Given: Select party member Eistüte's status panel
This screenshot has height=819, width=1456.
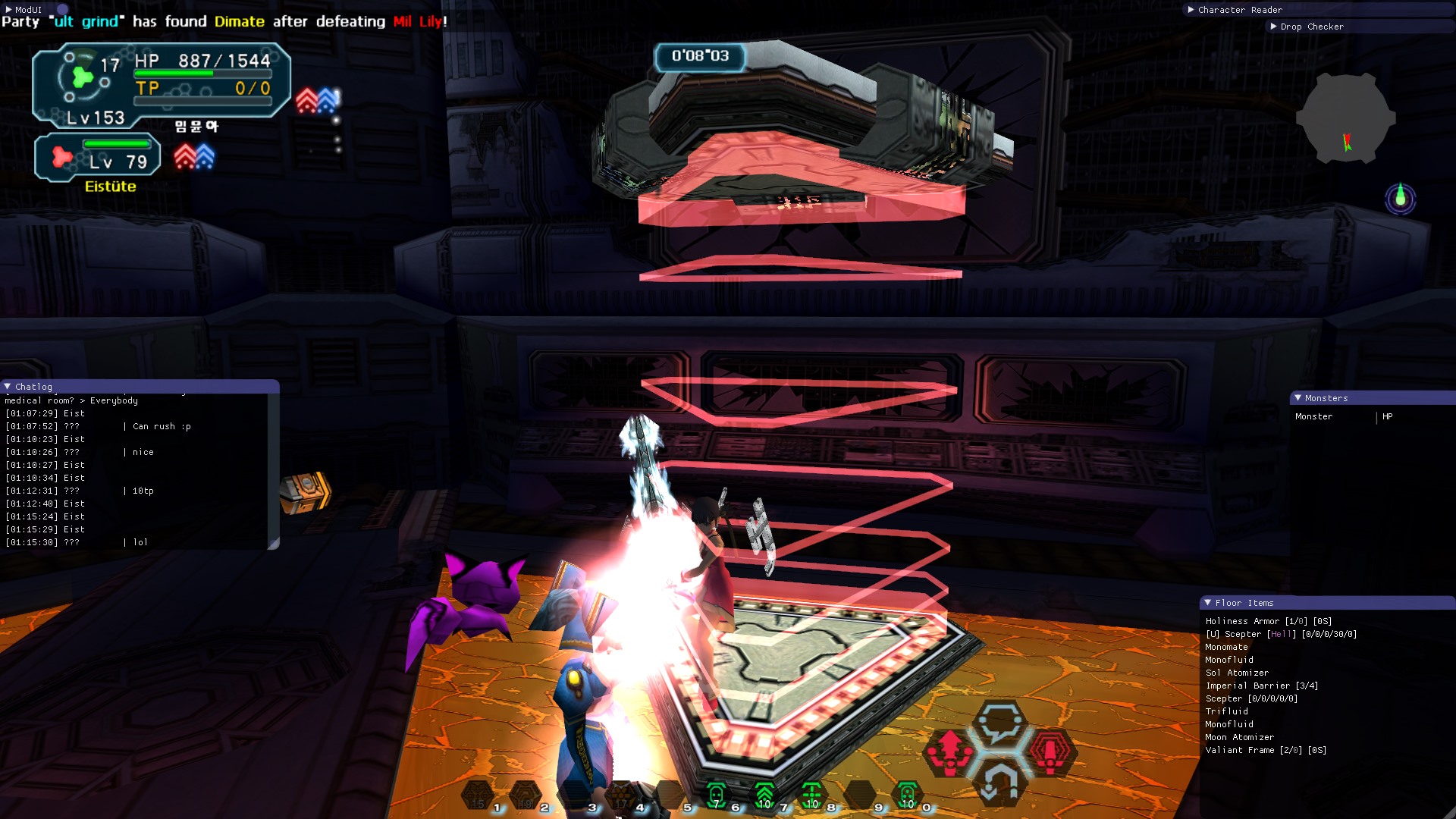Looking at the screenshot, I should coord(97,158).
